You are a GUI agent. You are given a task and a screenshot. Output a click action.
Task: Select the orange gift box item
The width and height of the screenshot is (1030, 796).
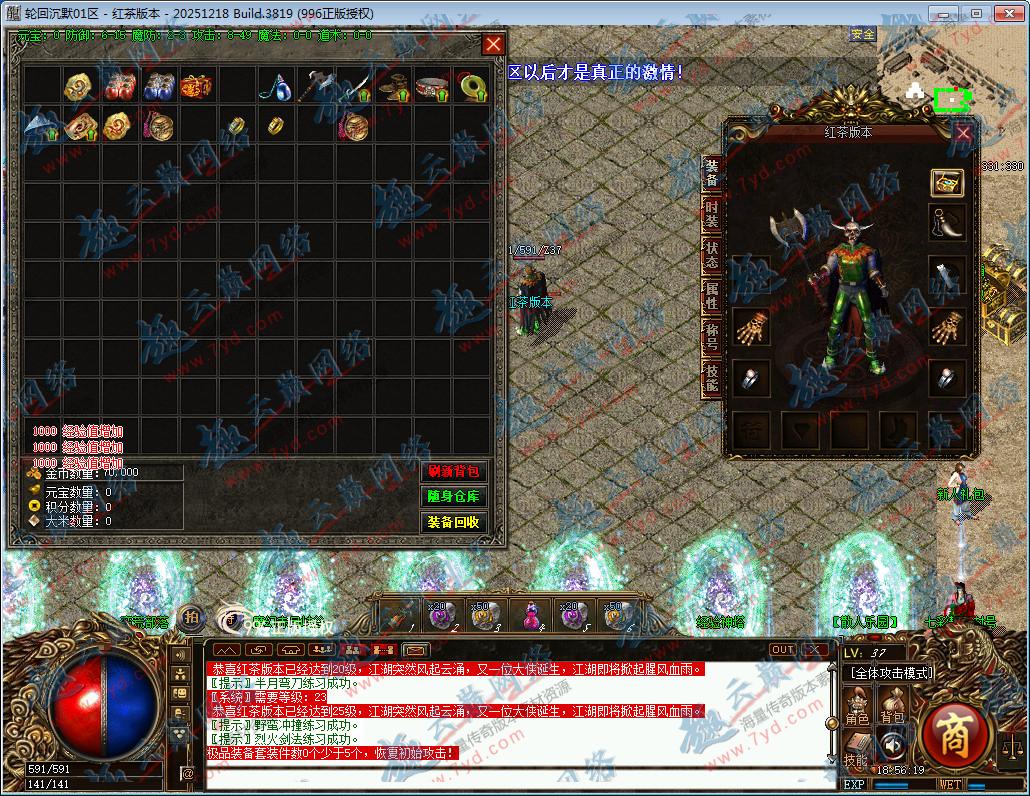(x=197, y=86)
